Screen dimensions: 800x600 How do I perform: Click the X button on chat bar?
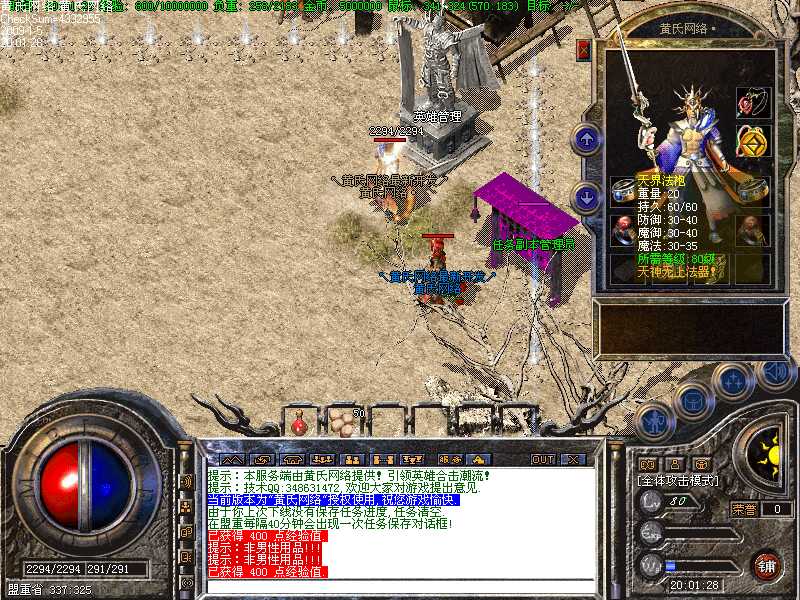[x=573, y=459]
